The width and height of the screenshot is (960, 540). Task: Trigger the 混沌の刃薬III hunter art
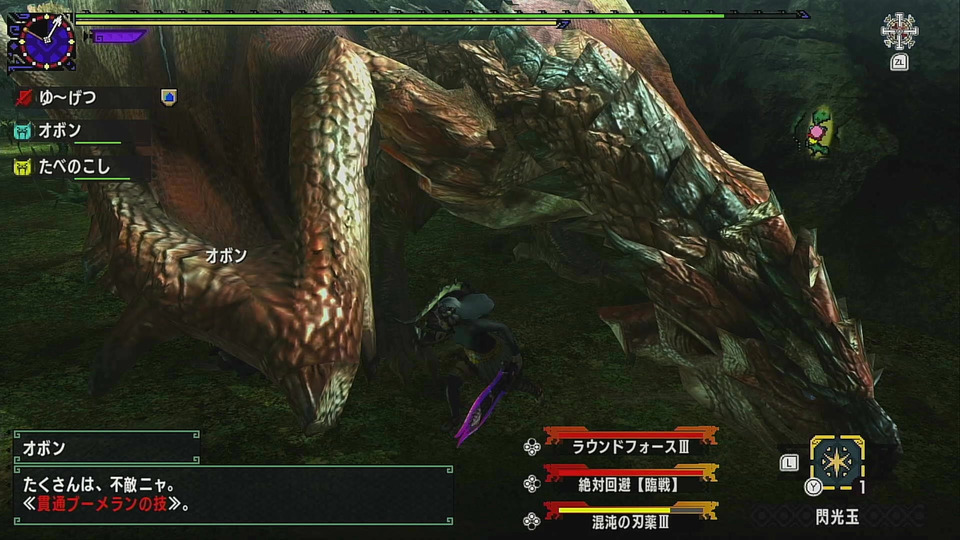tap(630, 520)
